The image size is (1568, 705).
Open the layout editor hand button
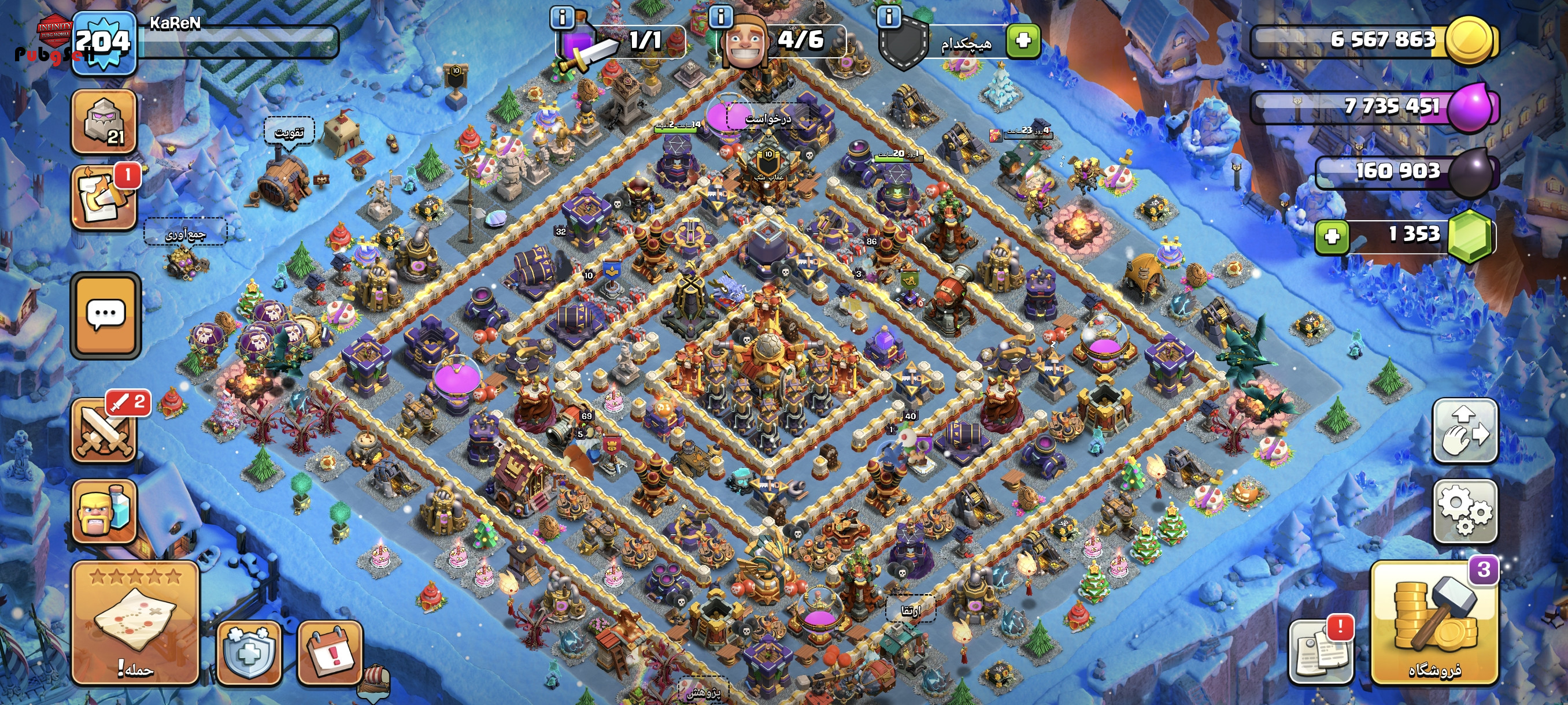click(x=1465, y=431)
